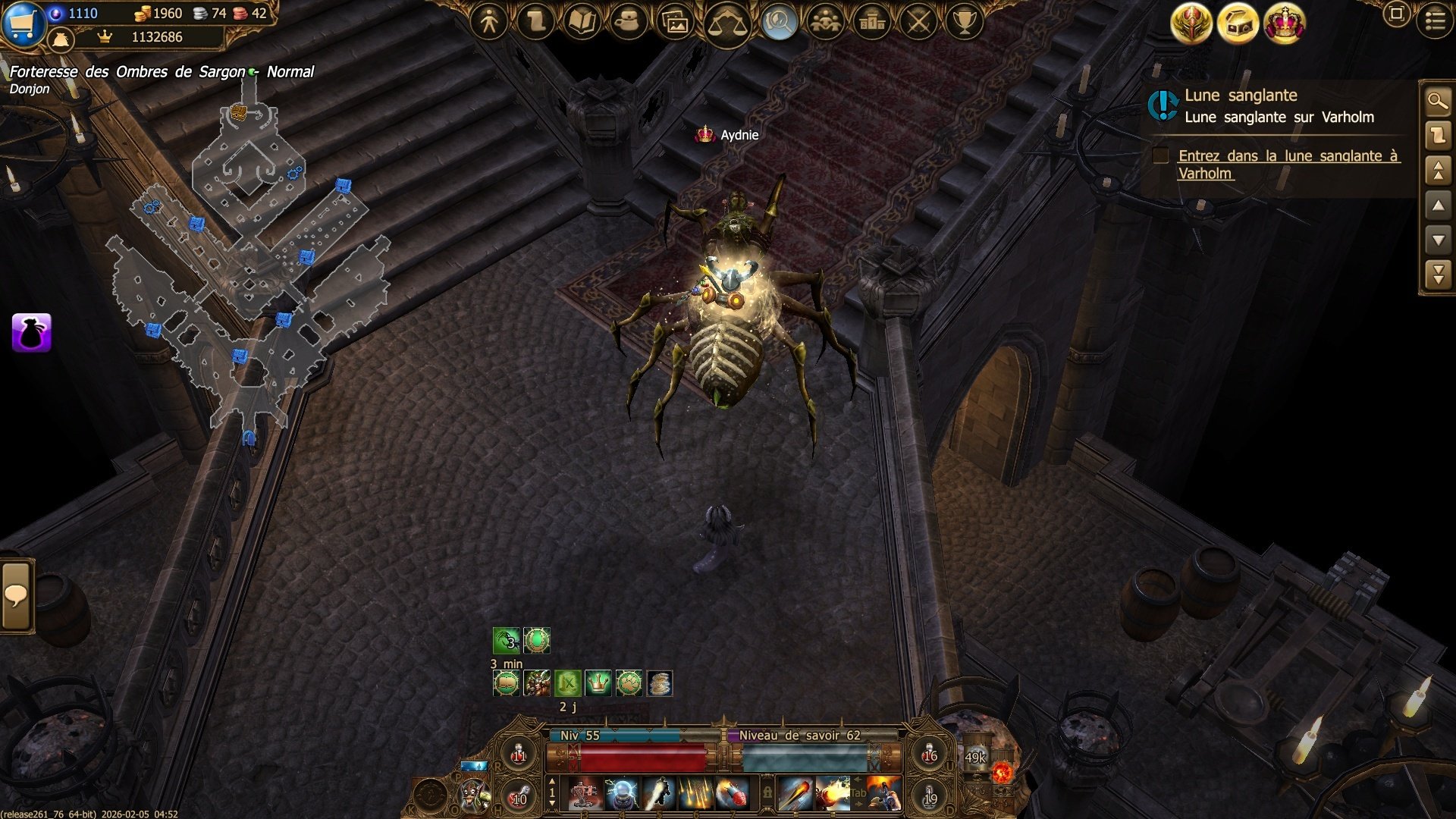Open the red crown premium icon
The height and width of the screenshot is (819, 1456).
coord(1284,24)
